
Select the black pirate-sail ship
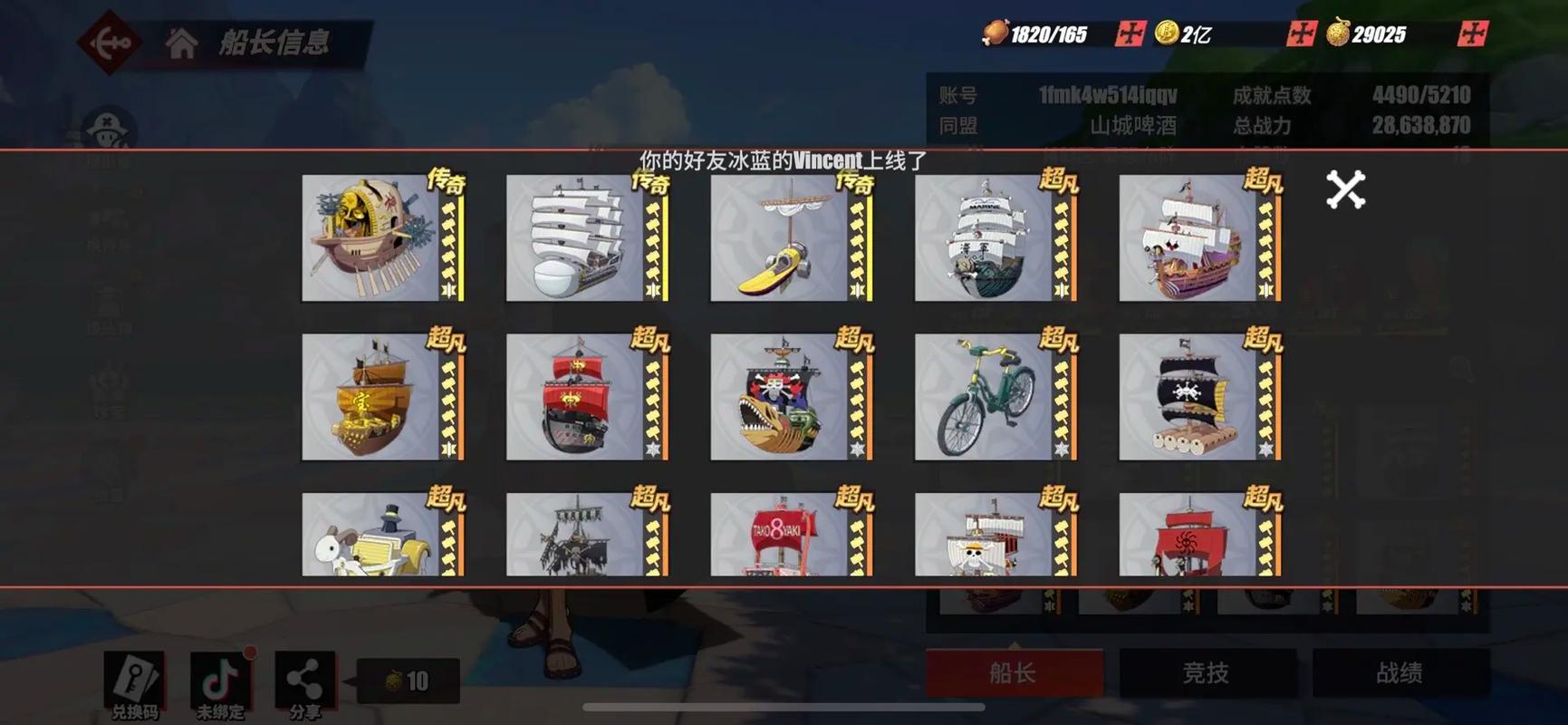tap(1190, 397)
